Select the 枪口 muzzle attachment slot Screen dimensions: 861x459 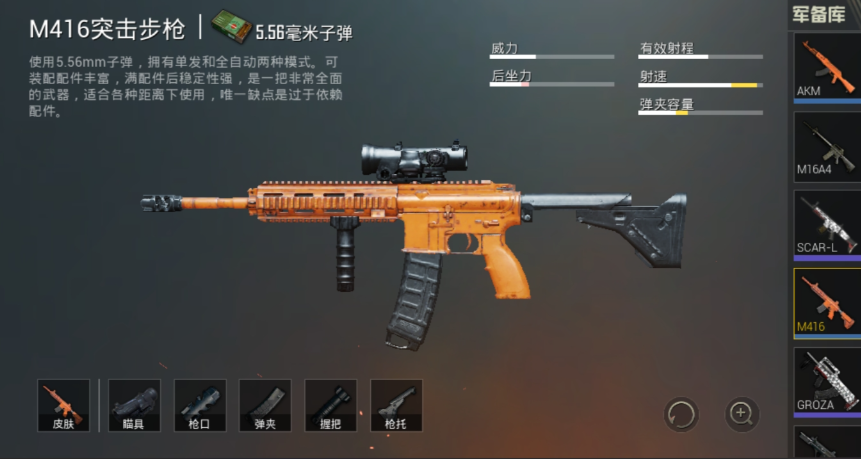pos(200,405)
